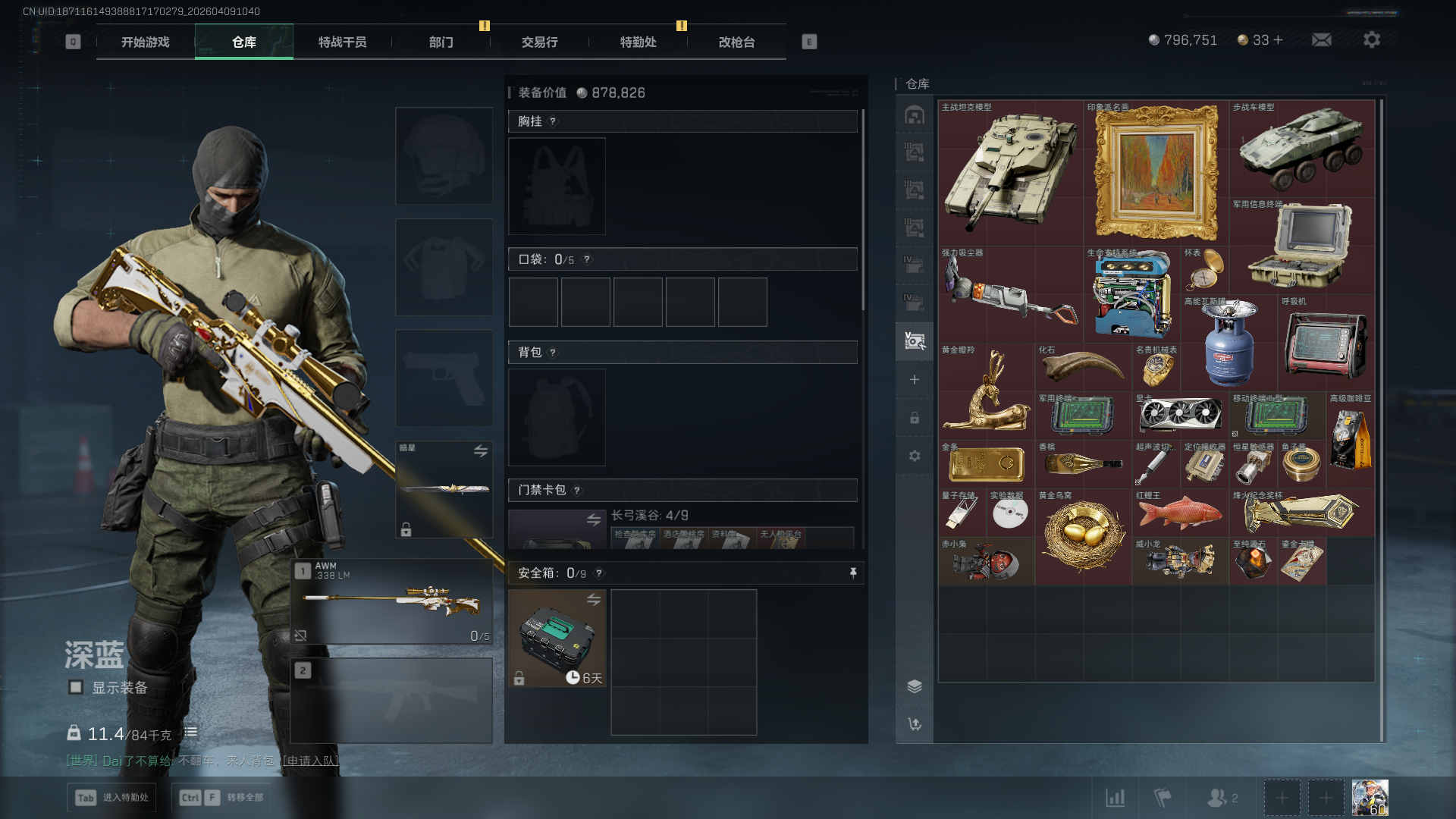This screenshot has height=819, width=1456.
Task: Switch to the 开始游戏 tab
Action: [146, 42]
